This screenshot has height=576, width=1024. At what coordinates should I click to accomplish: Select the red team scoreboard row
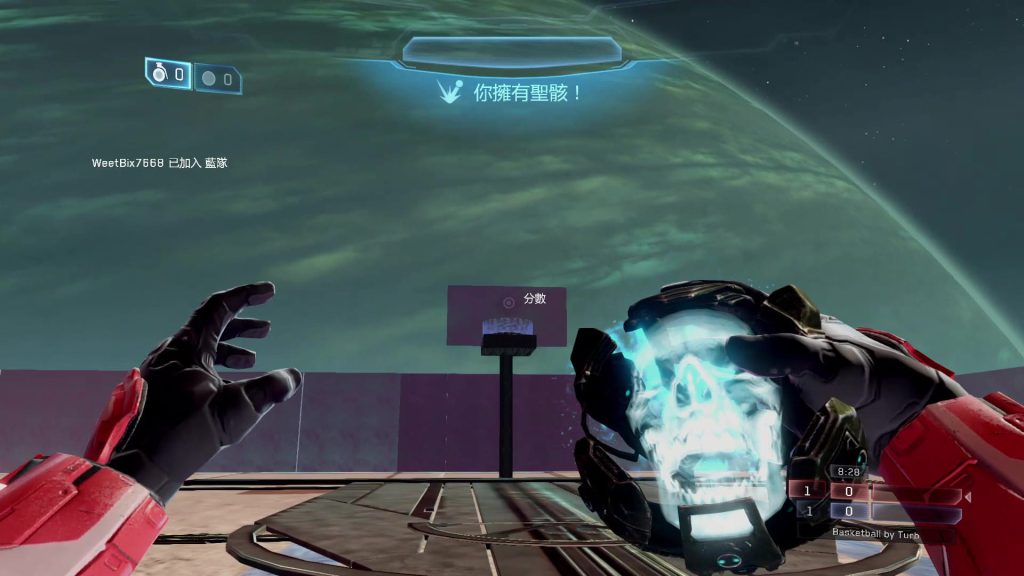(x=875, y=491)
